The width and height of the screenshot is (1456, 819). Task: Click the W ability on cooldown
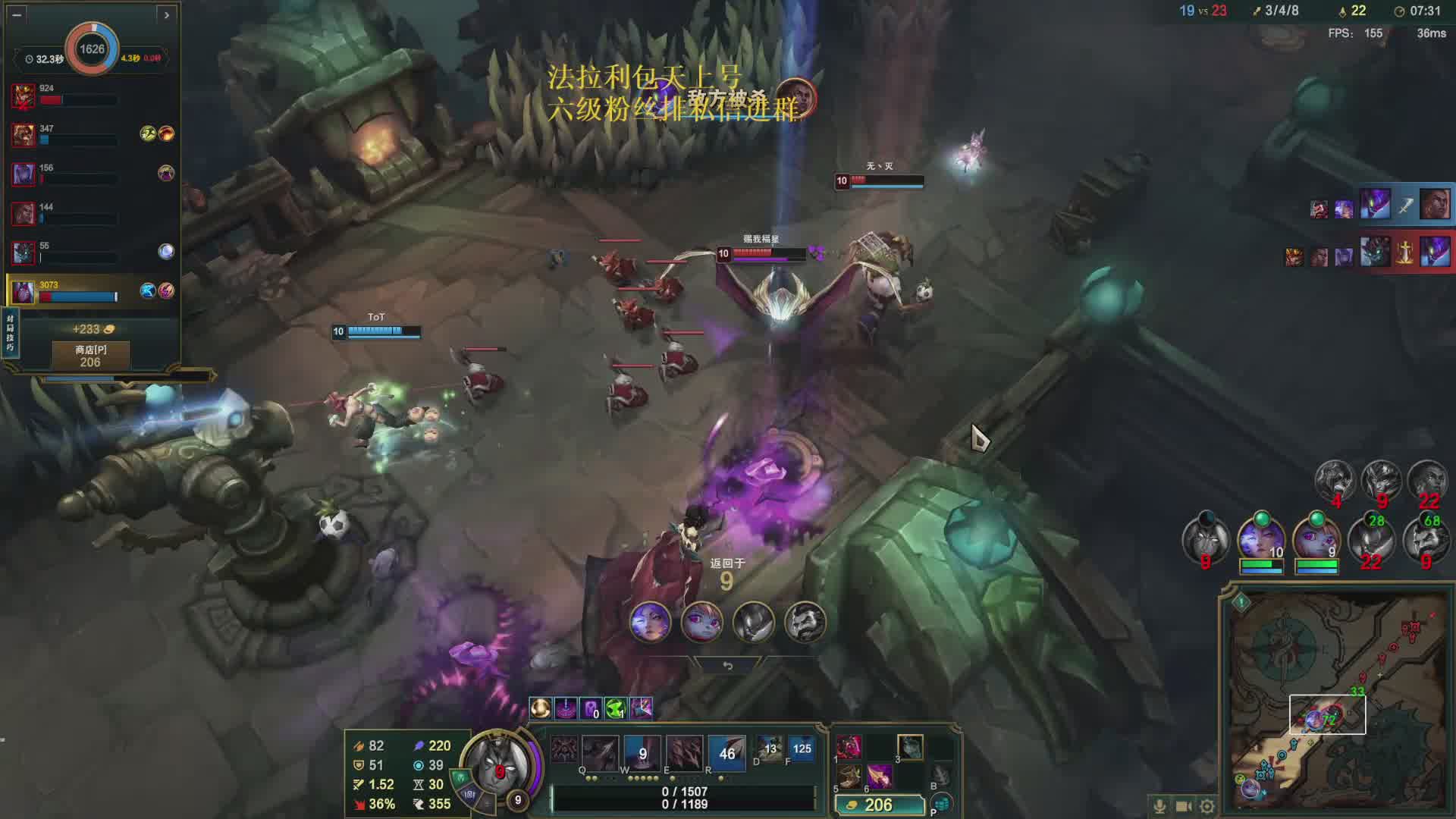642,752
